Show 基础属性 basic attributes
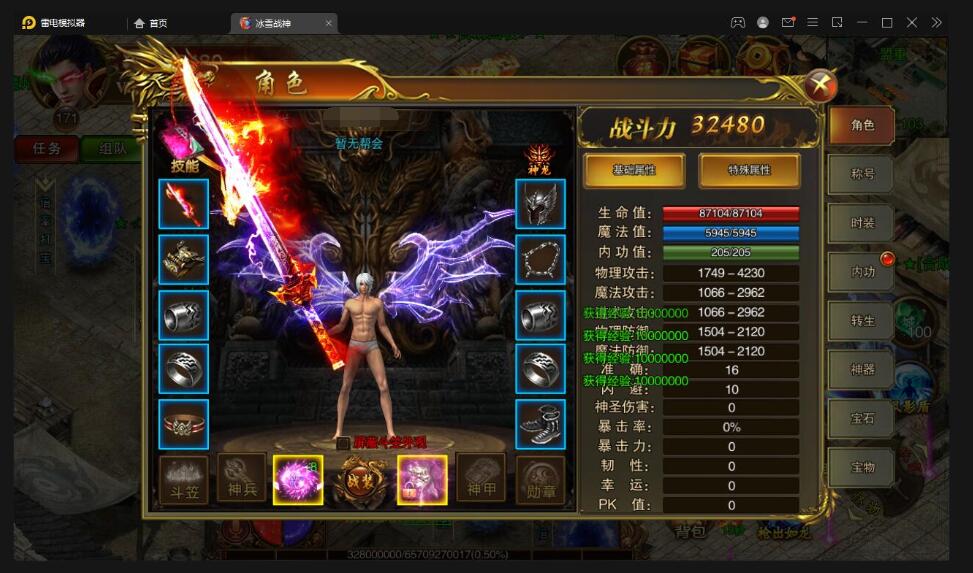The image size is (973, 573). click(634, 170)
